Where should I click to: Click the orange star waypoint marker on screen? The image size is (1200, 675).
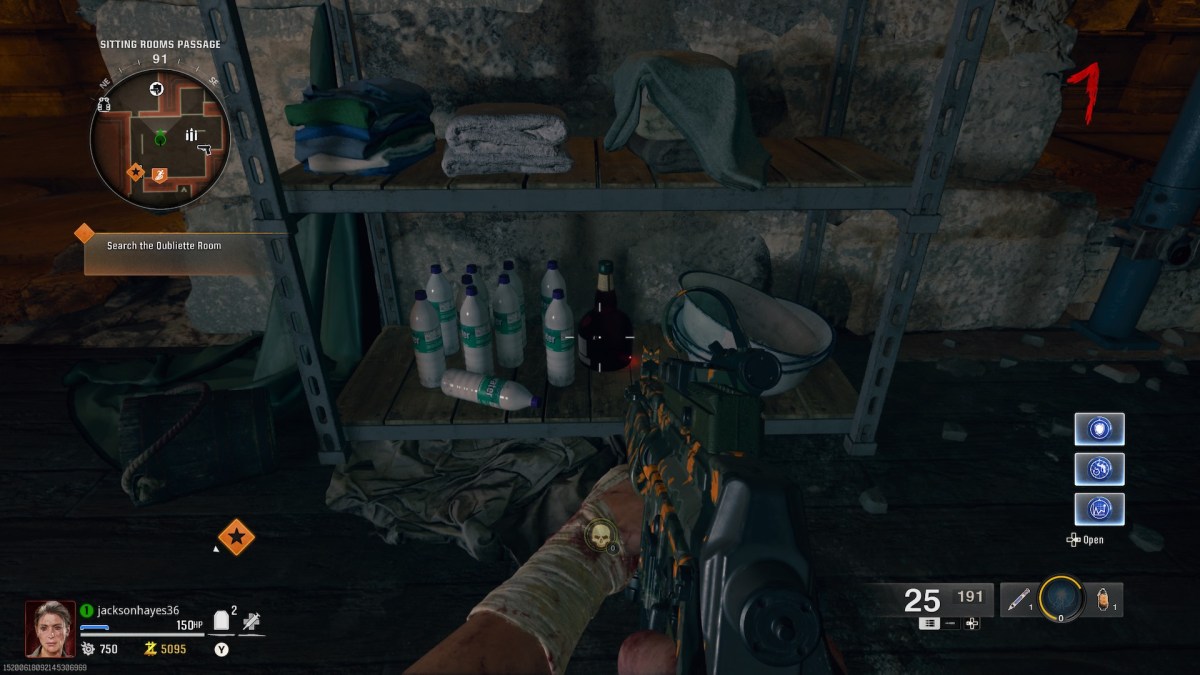coord(236,537)
